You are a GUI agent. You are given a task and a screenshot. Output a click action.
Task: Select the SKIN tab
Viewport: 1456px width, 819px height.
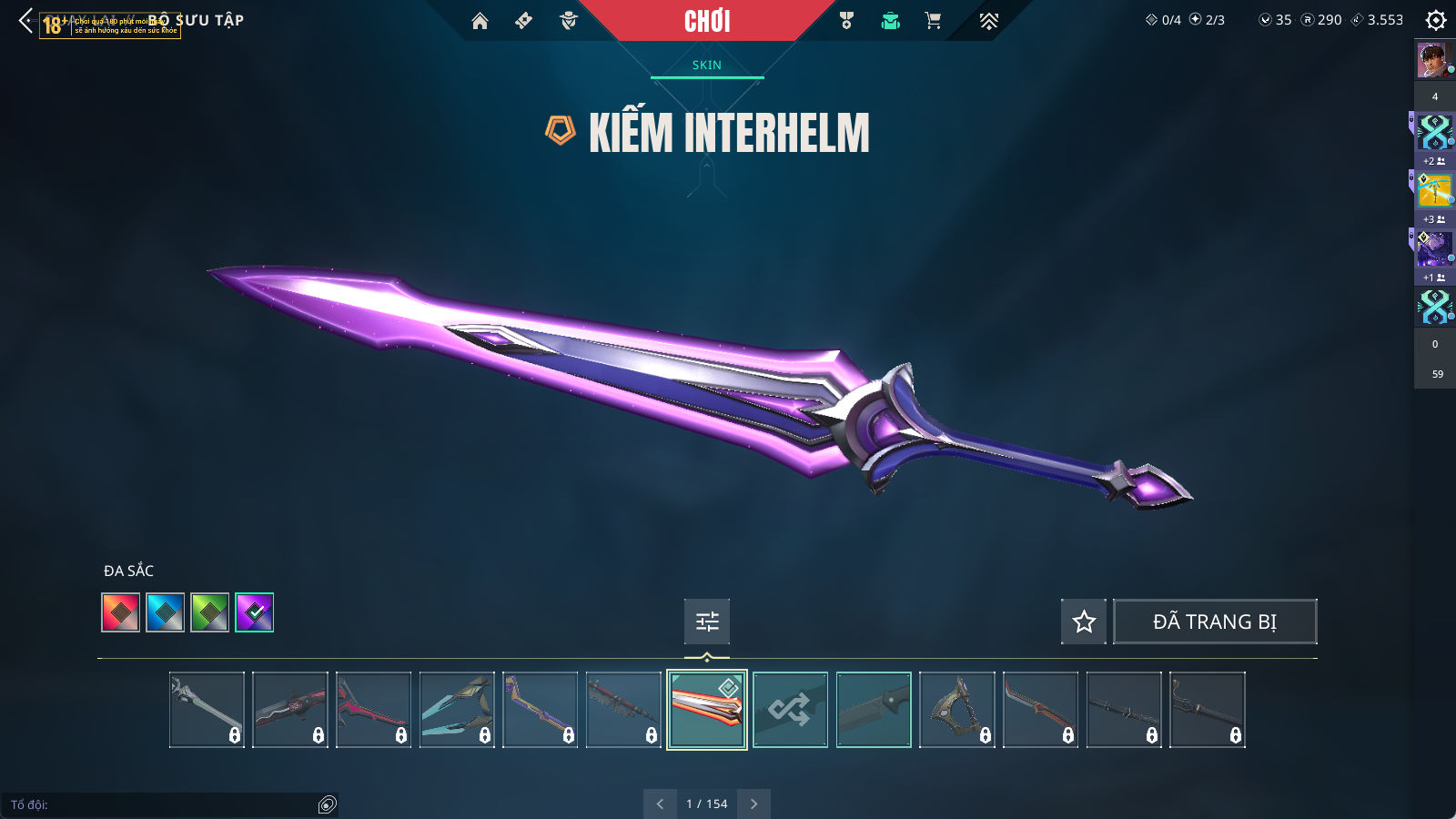pyautogui.click(x=706, y=66)
